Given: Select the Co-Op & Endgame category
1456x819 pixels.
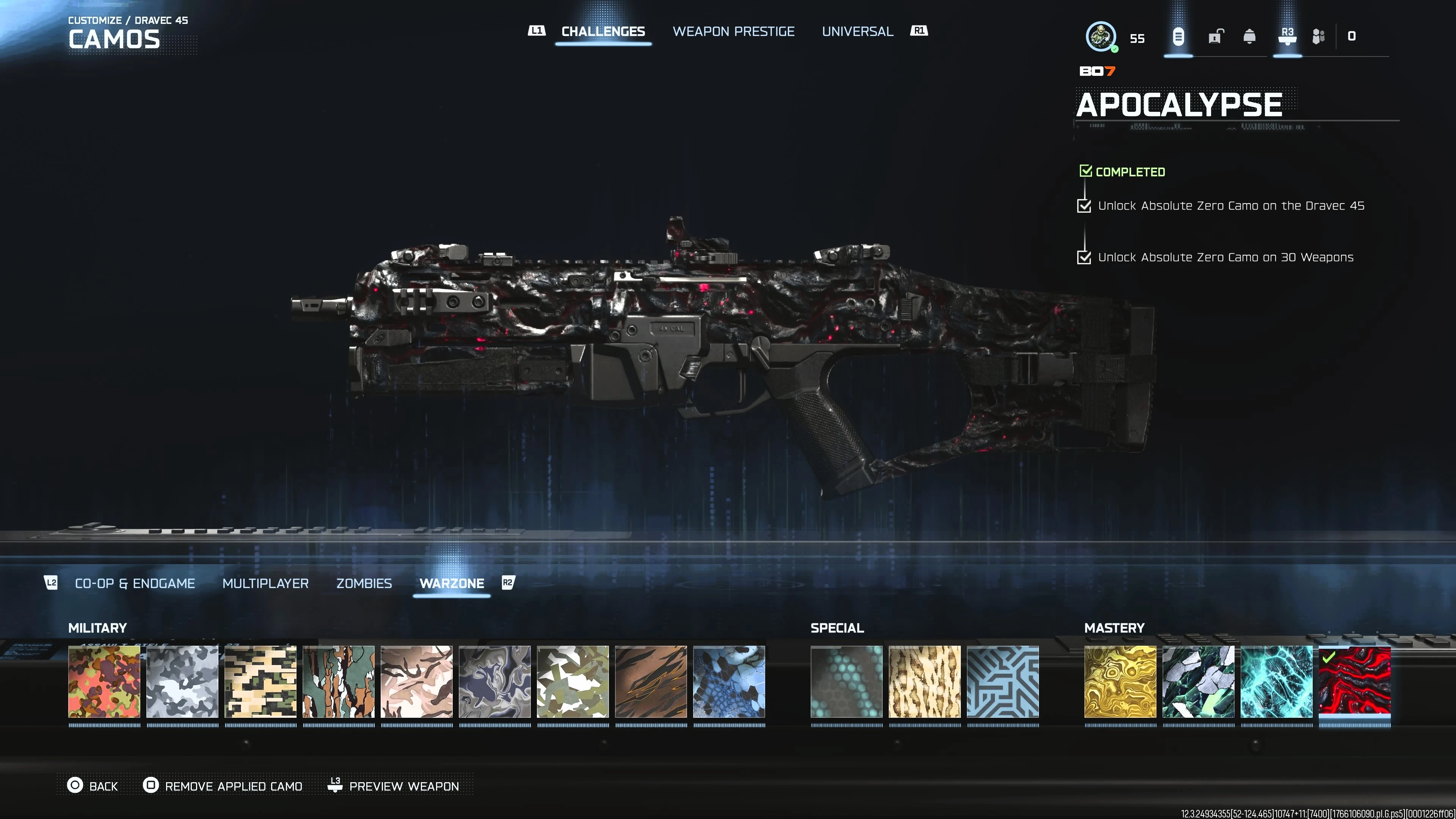Looking at the screenshot, I should (135, 583).
